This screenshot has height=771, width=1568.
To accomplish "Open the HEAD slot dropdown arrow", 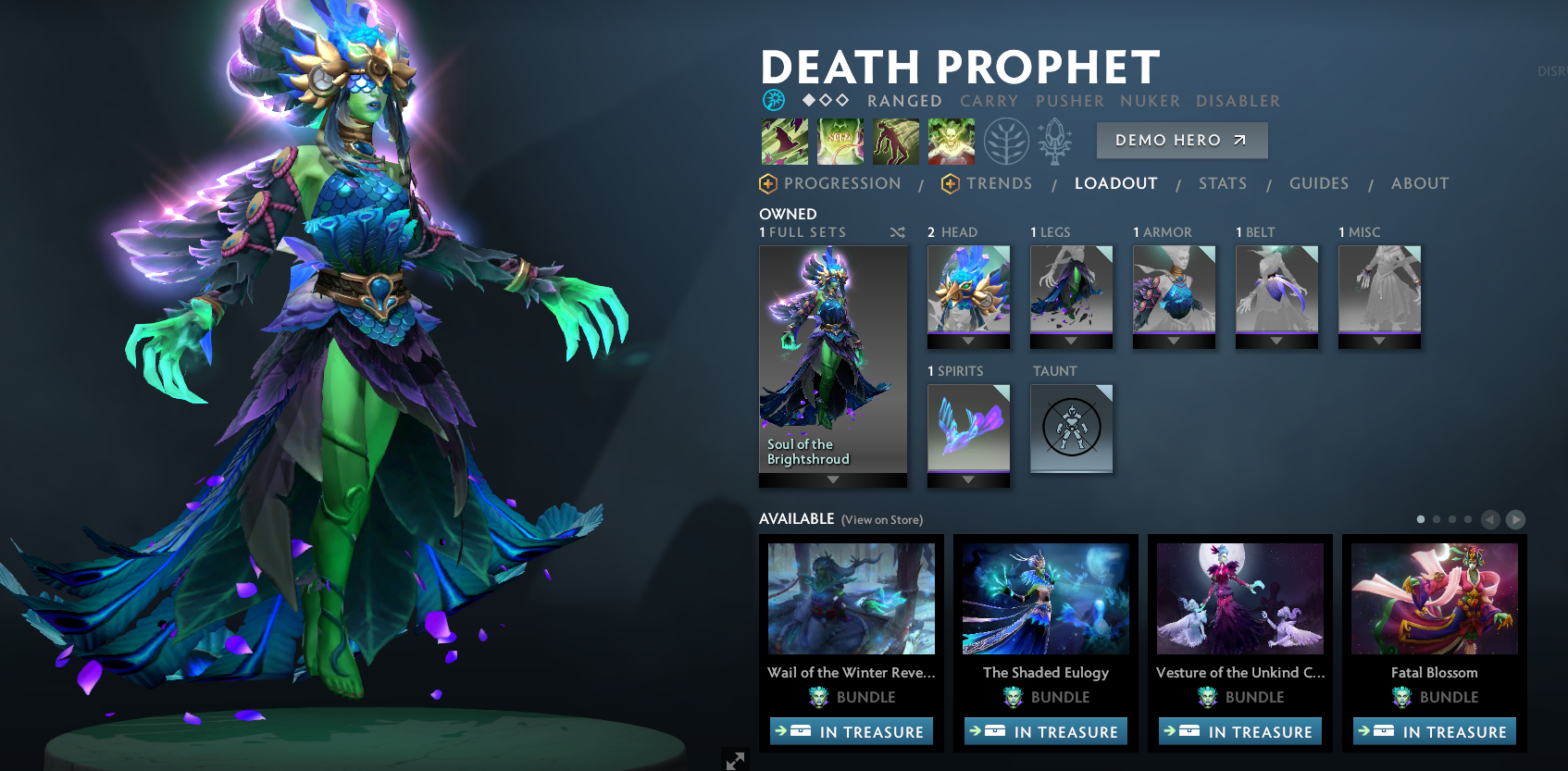I will (969, 339).
